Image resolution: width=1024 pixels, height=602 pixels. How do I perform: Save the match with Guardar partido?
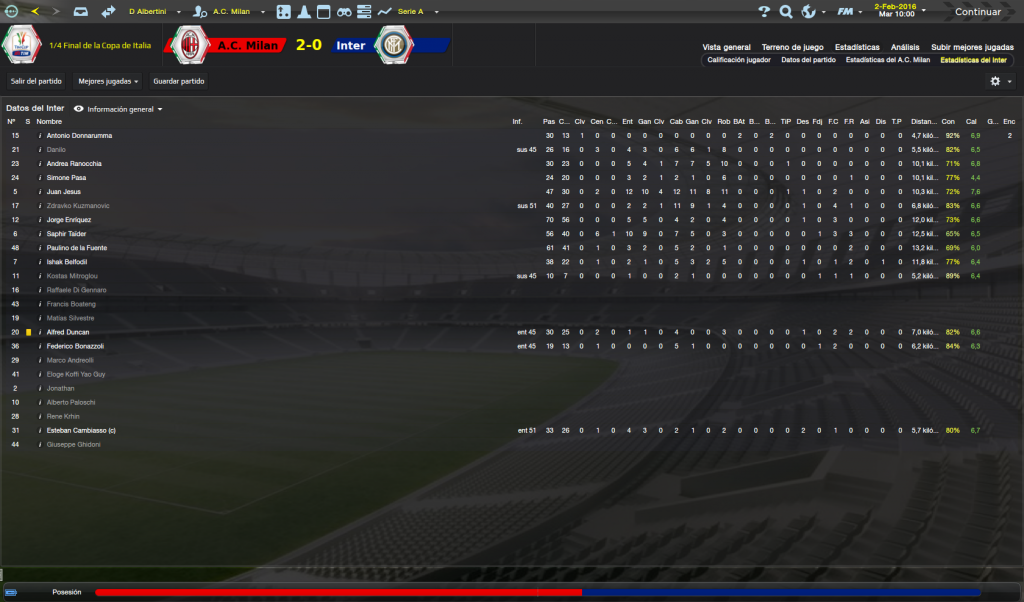point(177,81)
